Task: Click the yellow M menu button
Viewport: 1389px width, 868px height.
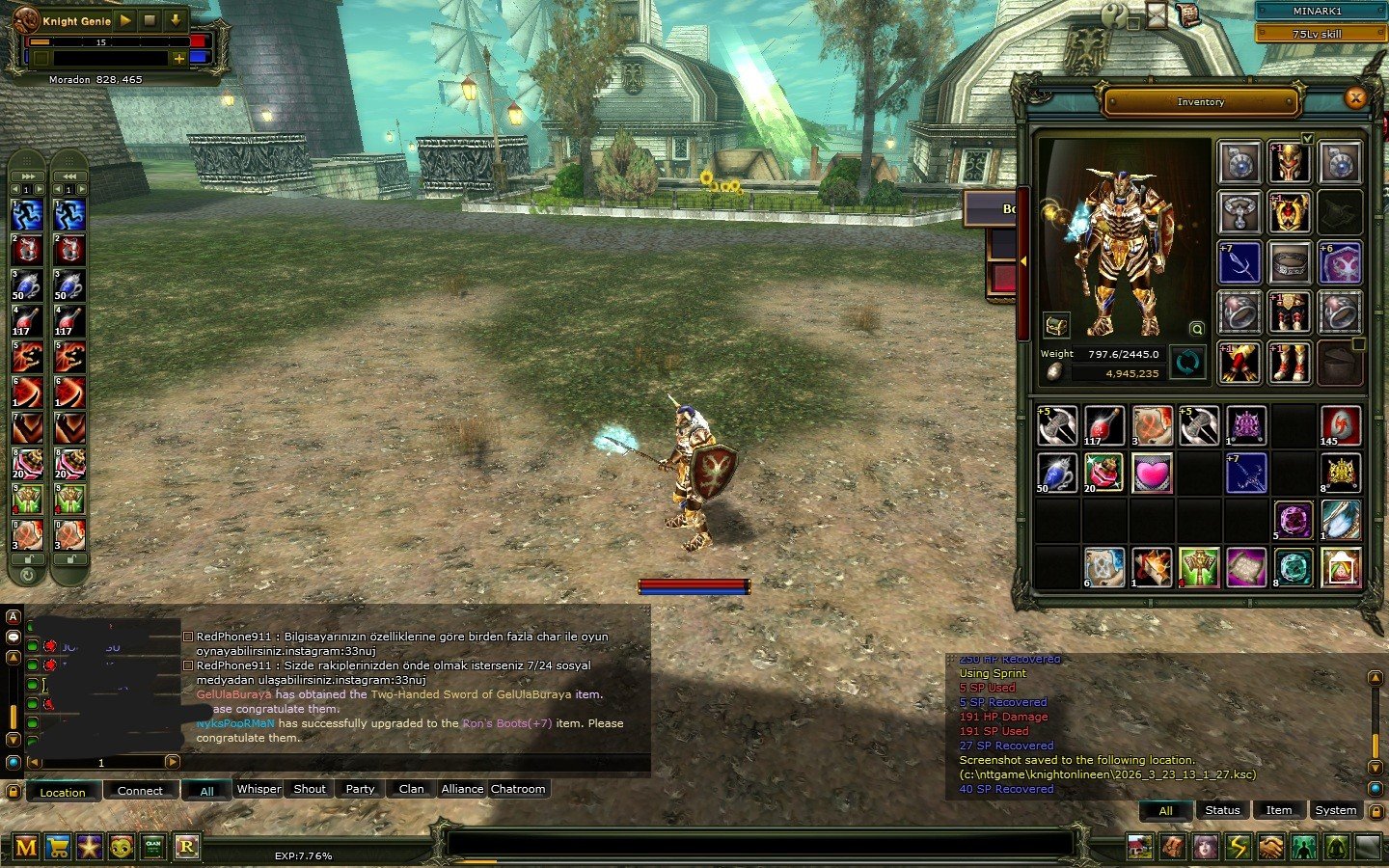Action: pyautogui.click(x=26, y=847)
